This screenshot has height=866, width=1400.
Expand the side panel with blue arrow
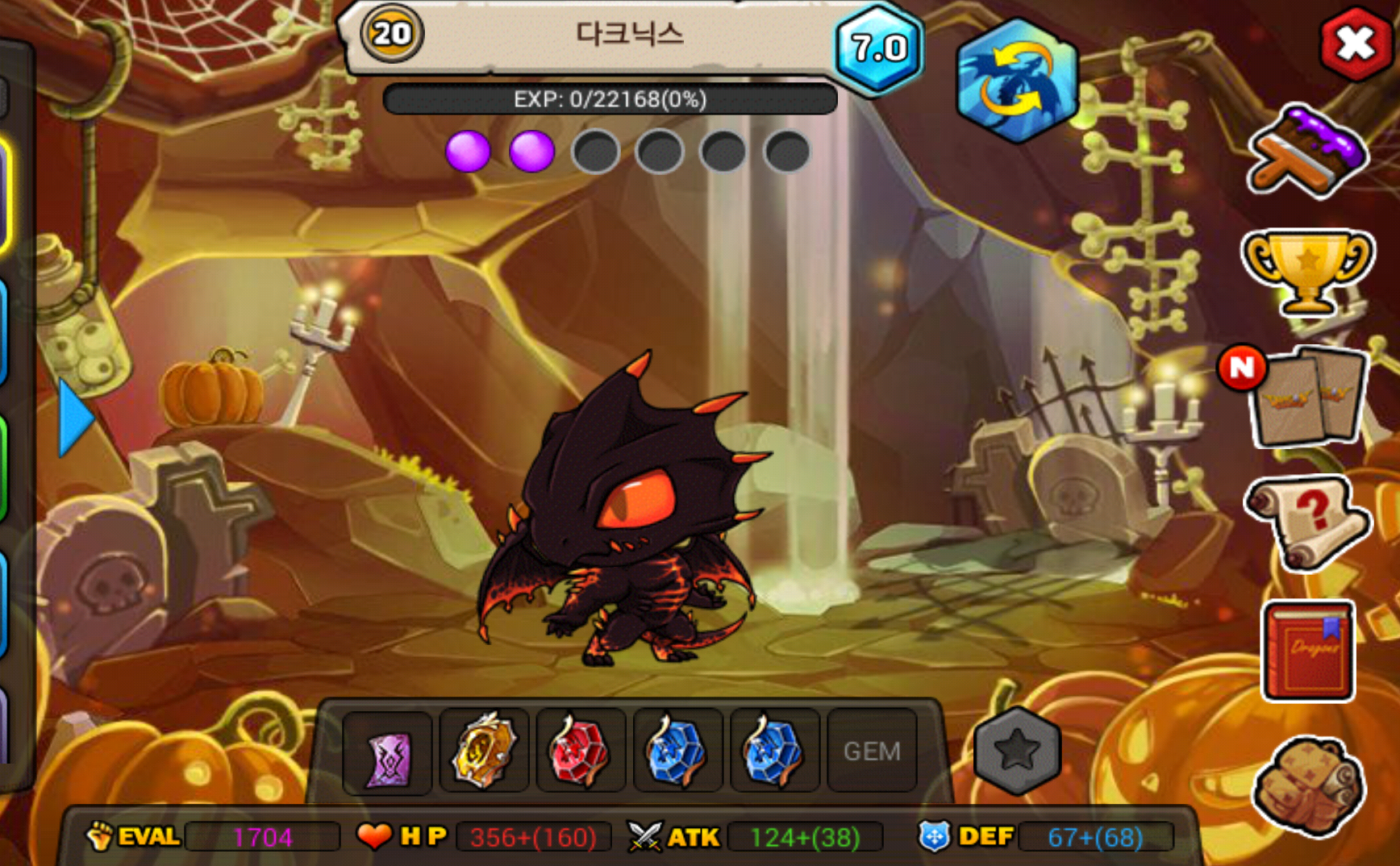click(x=76, y=418)
